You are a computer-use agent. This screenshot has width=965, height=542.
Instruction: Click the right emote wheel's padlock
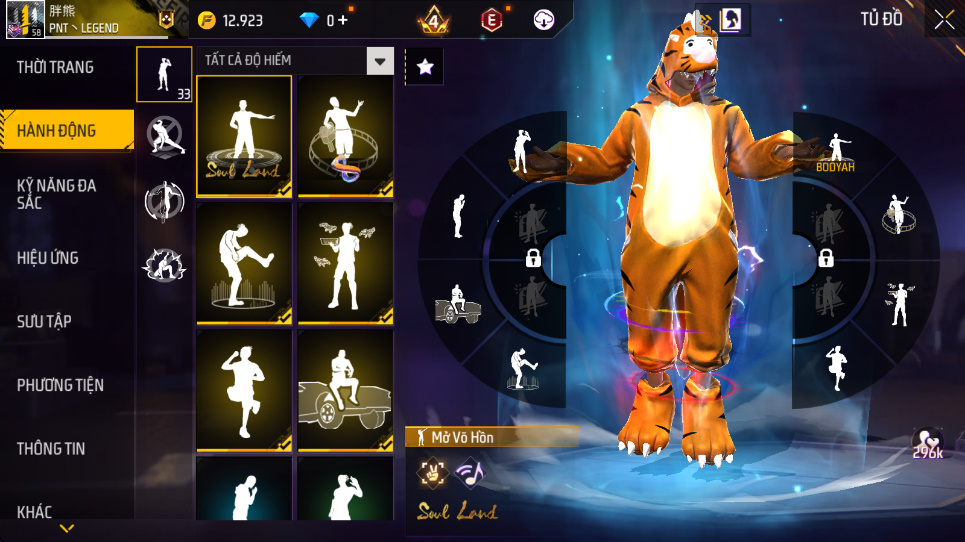pos(826,259)
